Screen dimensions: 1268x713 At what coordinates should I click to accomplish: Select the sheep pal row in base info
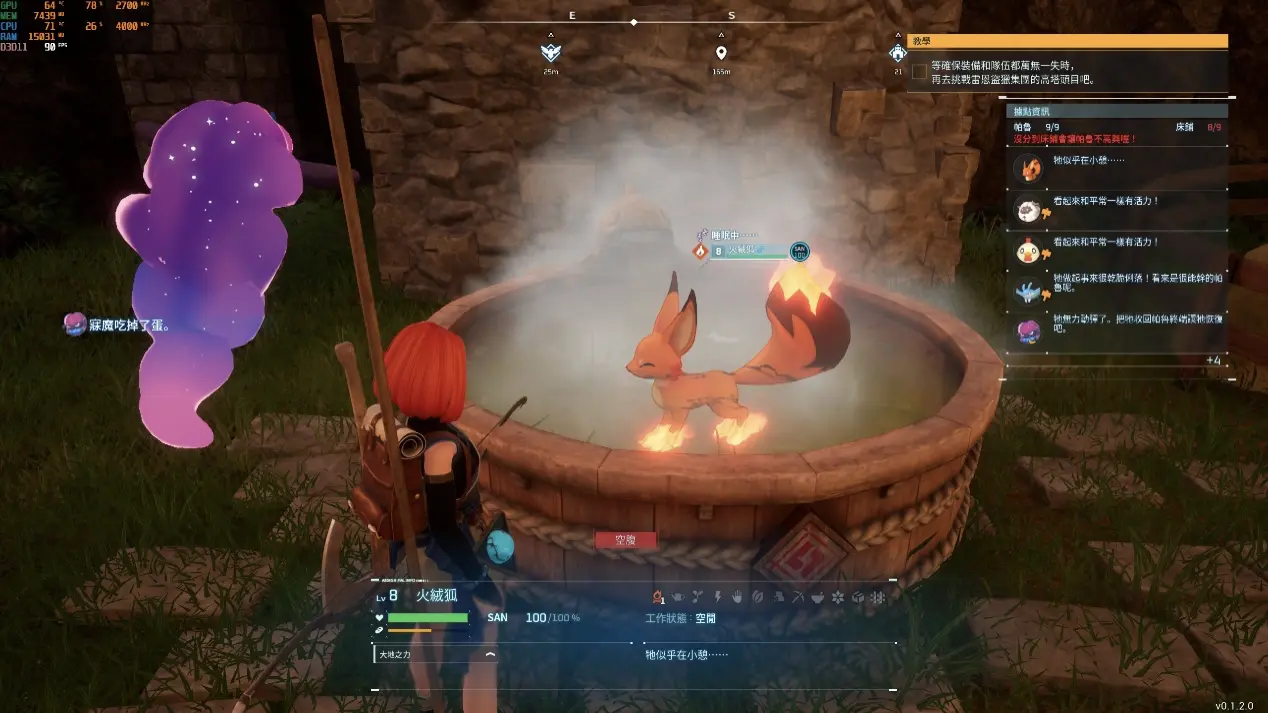click(1116, 208)
